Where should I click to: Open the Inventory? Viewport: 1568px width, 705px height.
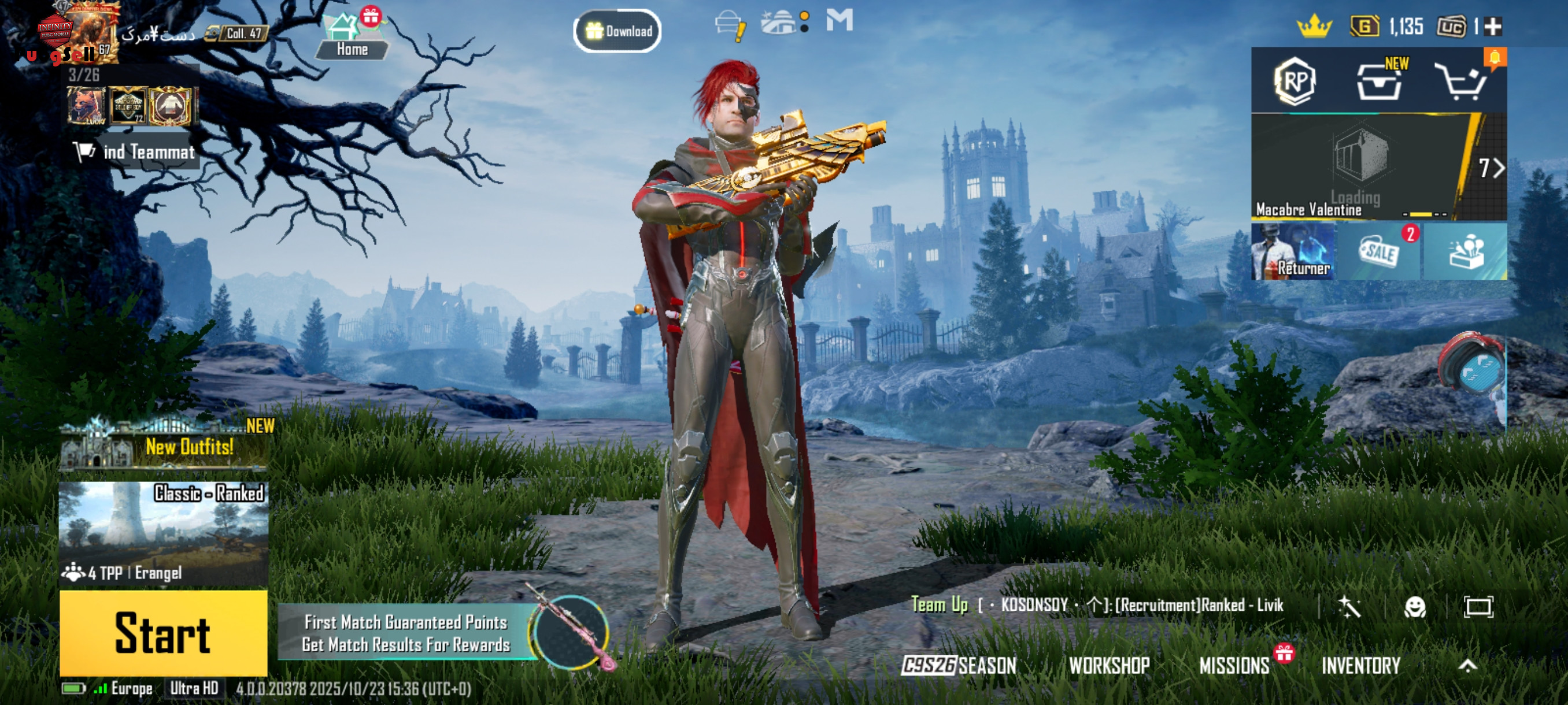pos(1361,666)
